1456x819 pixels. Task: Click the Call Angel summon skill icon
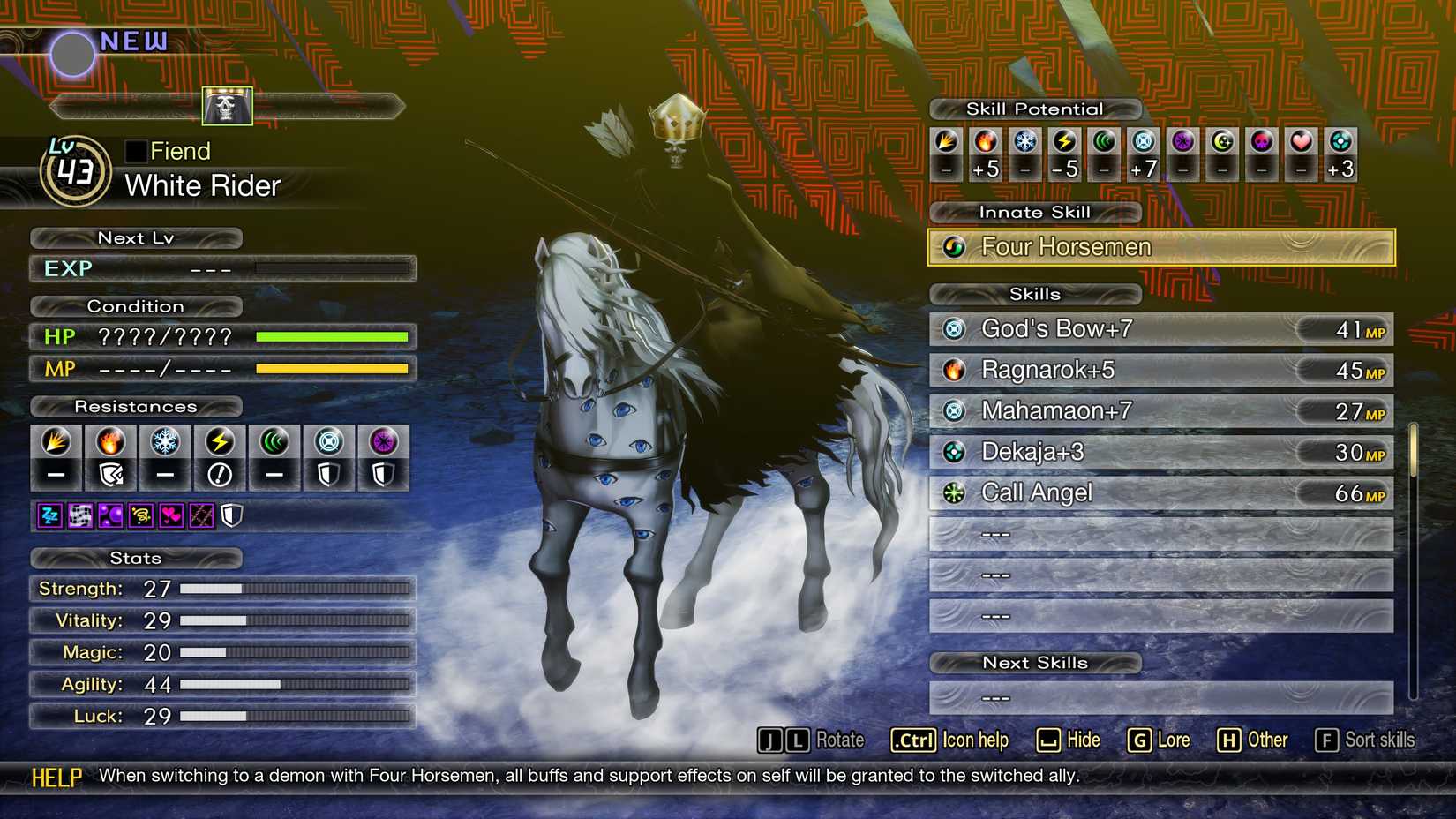[953, 492]
